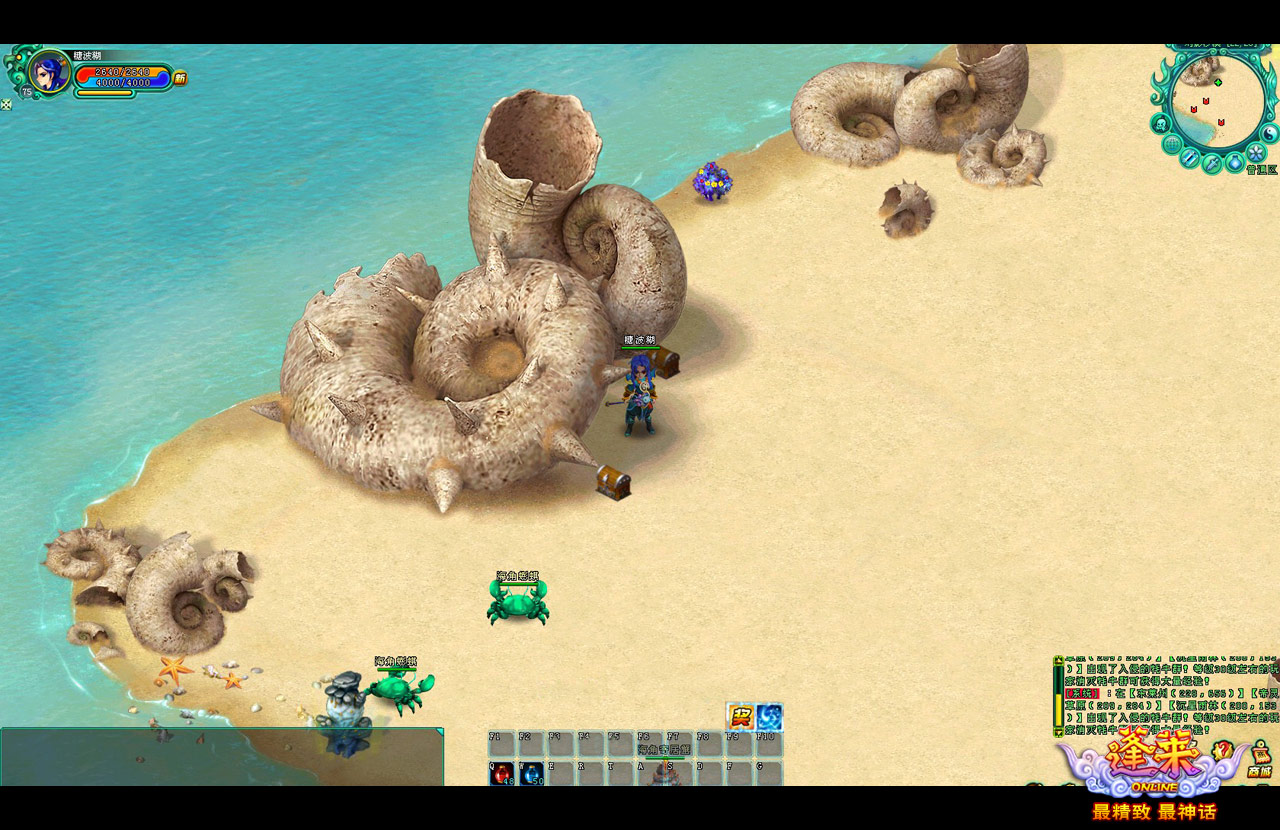The height and width of the screenshot is (830, 1280).
Task: Open the 商城 shop button
Action: click(1259, 761)
